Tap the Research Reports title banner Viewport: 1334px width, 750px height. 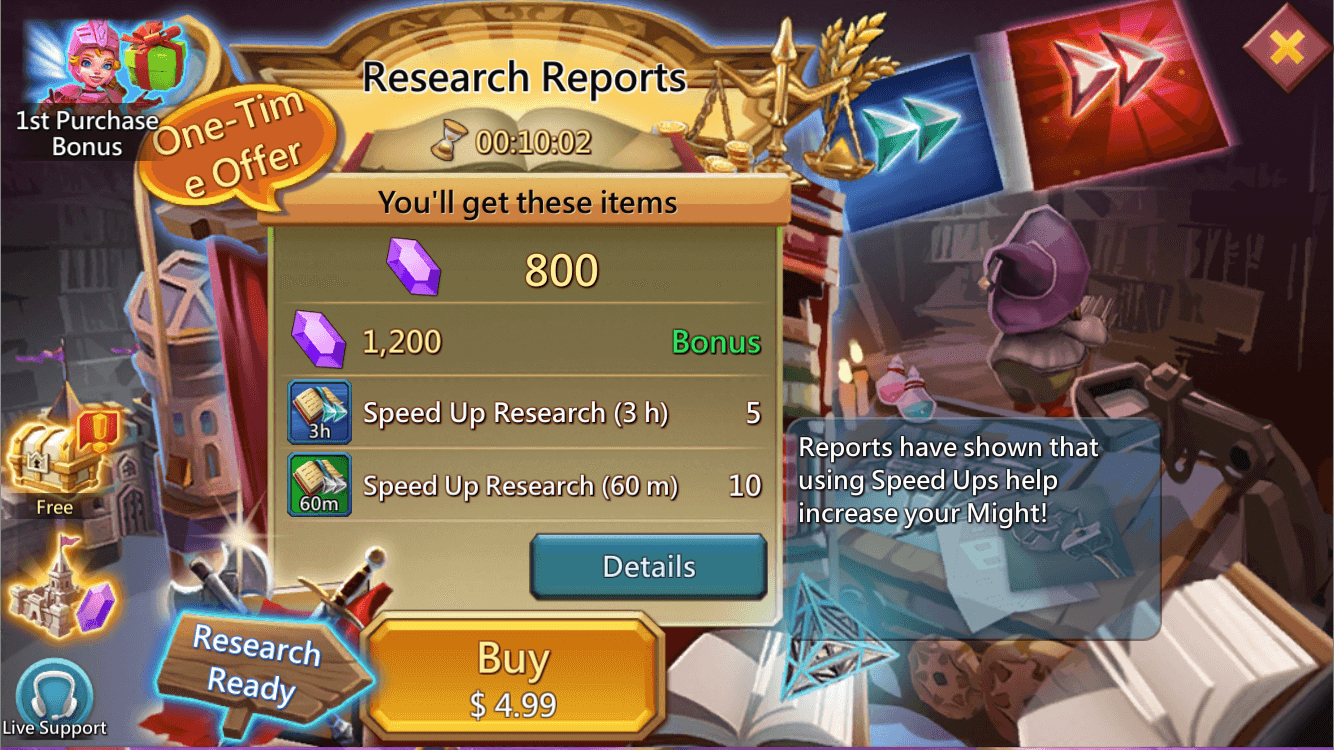525,75
